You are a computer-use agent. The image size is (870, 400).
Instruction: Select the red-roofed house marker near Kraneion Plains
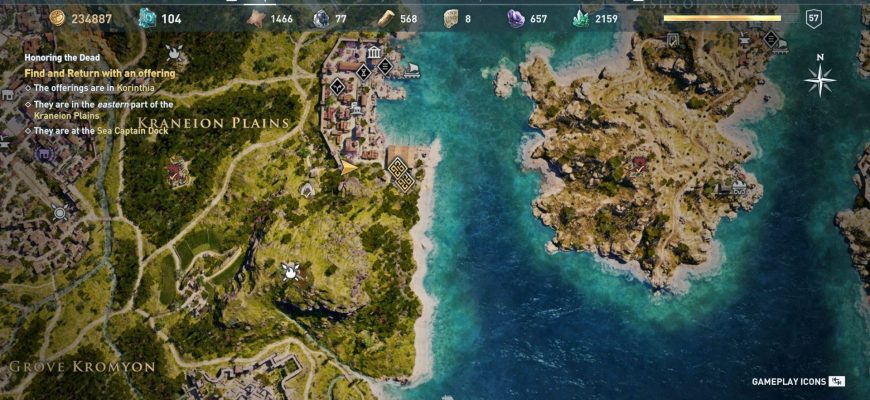[177, 171]
